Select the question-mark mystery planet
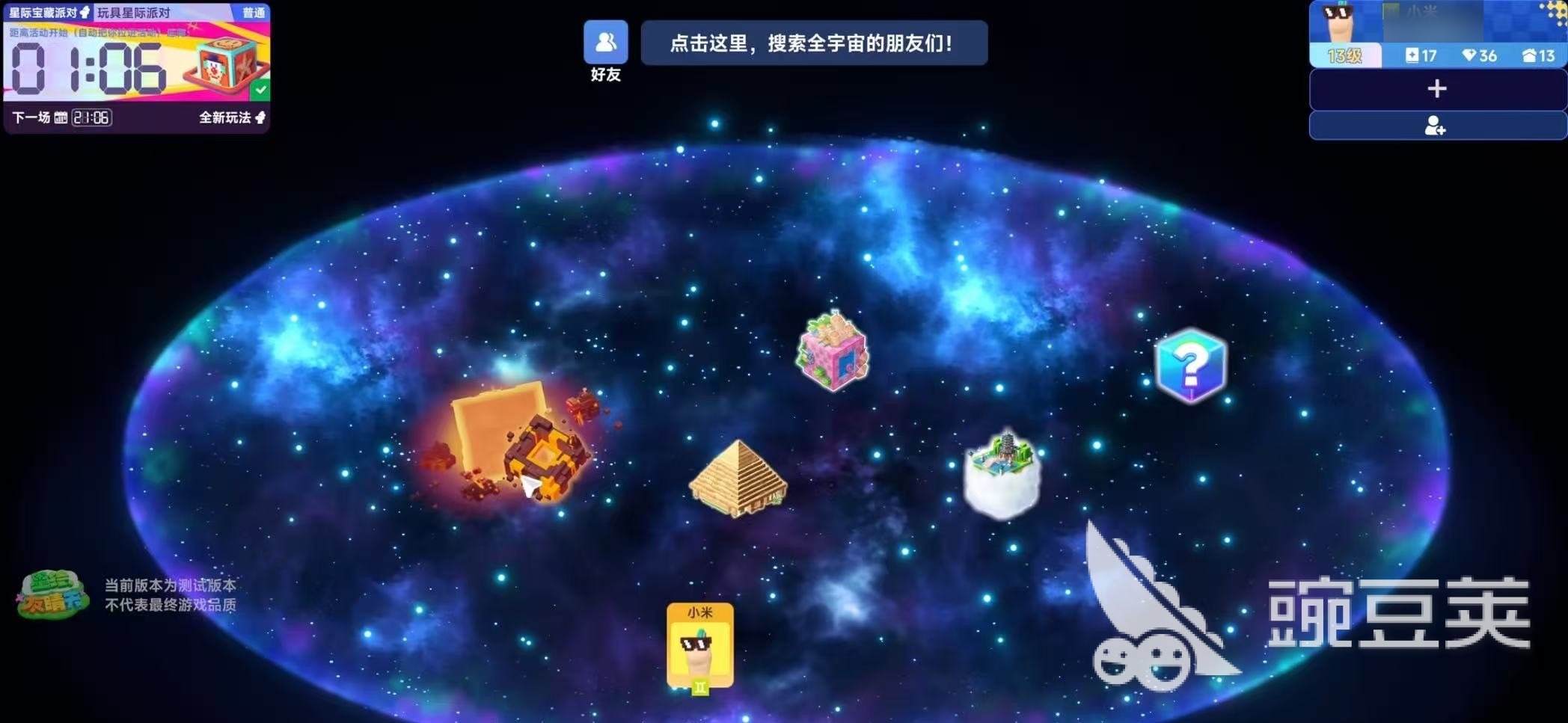This screenshot has height=723, width=1568. coord(1190,364)
